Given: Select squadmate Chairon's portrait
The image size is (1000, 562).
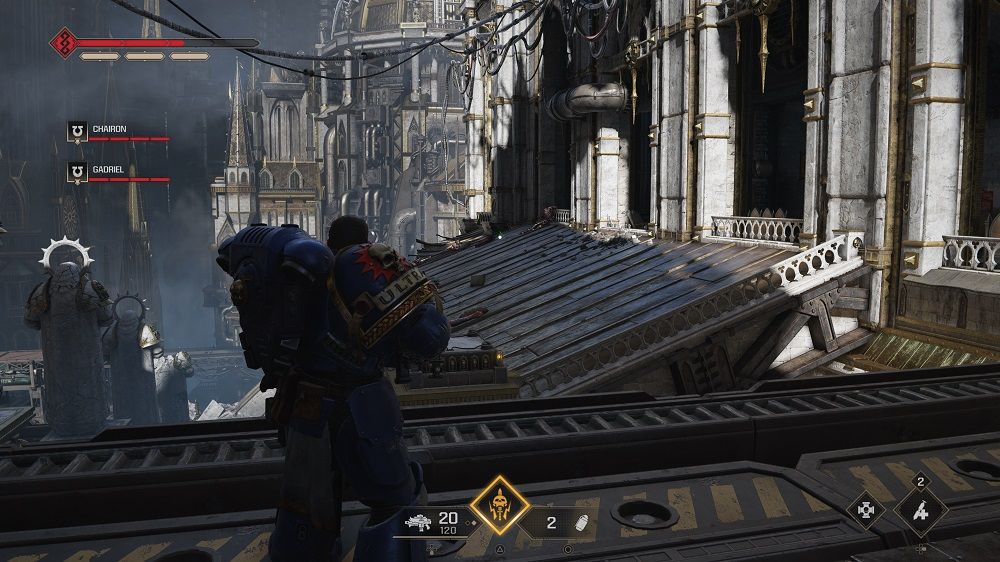Looking at the screenshot, I should pos(77,130).
